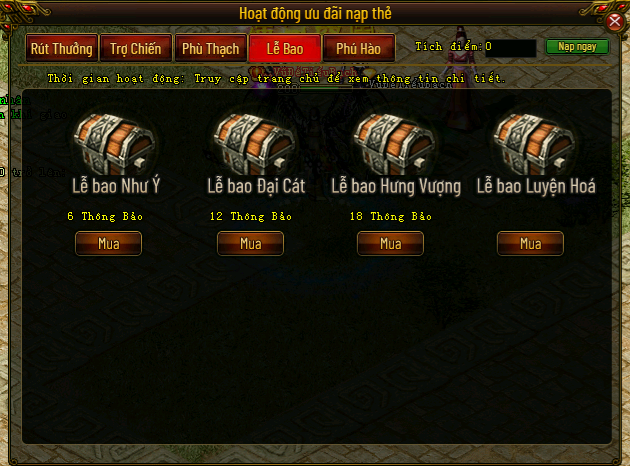Purchase the Lễ bao Luyện Hoá pack
This screenshot has width=630, height=466.
click(x=530, y=243)
